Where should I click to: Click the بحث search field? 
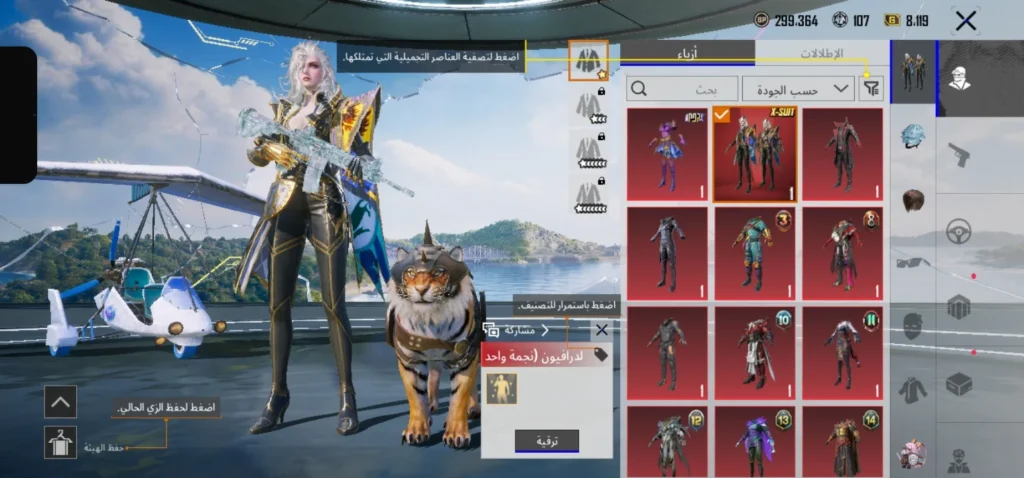[x=683, y=89]
